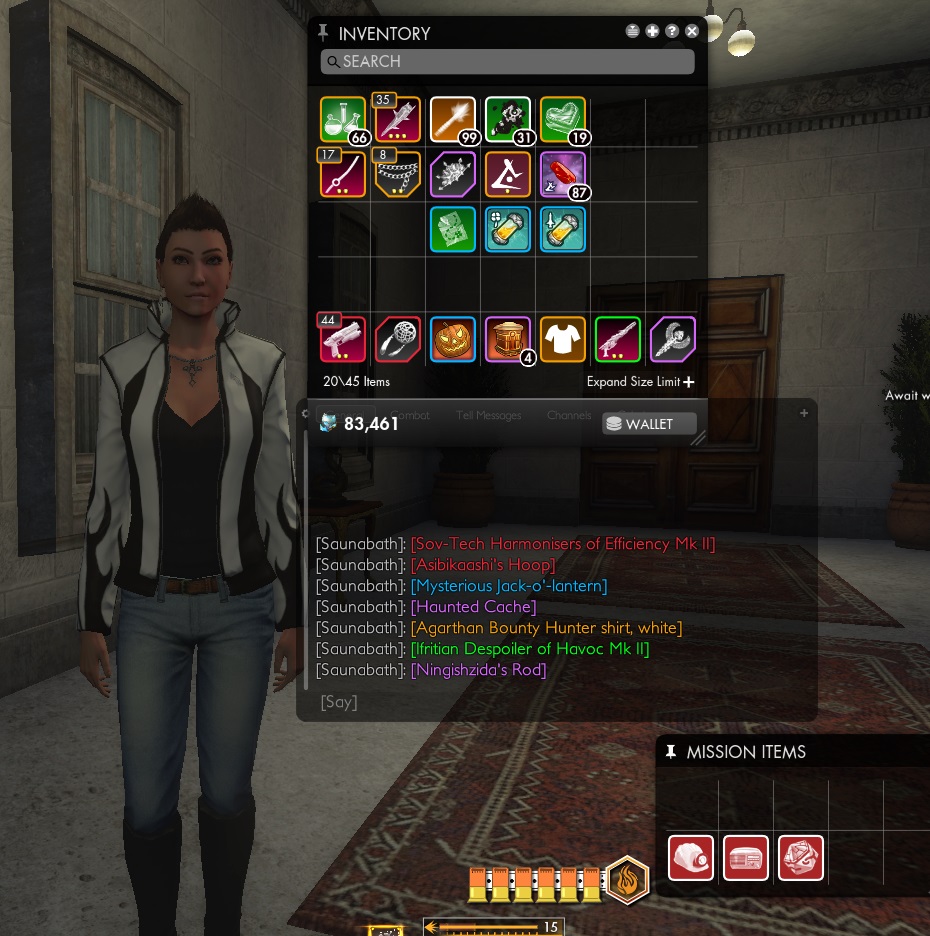
Task: Click the Inventory search field
Action: (507, 62)
